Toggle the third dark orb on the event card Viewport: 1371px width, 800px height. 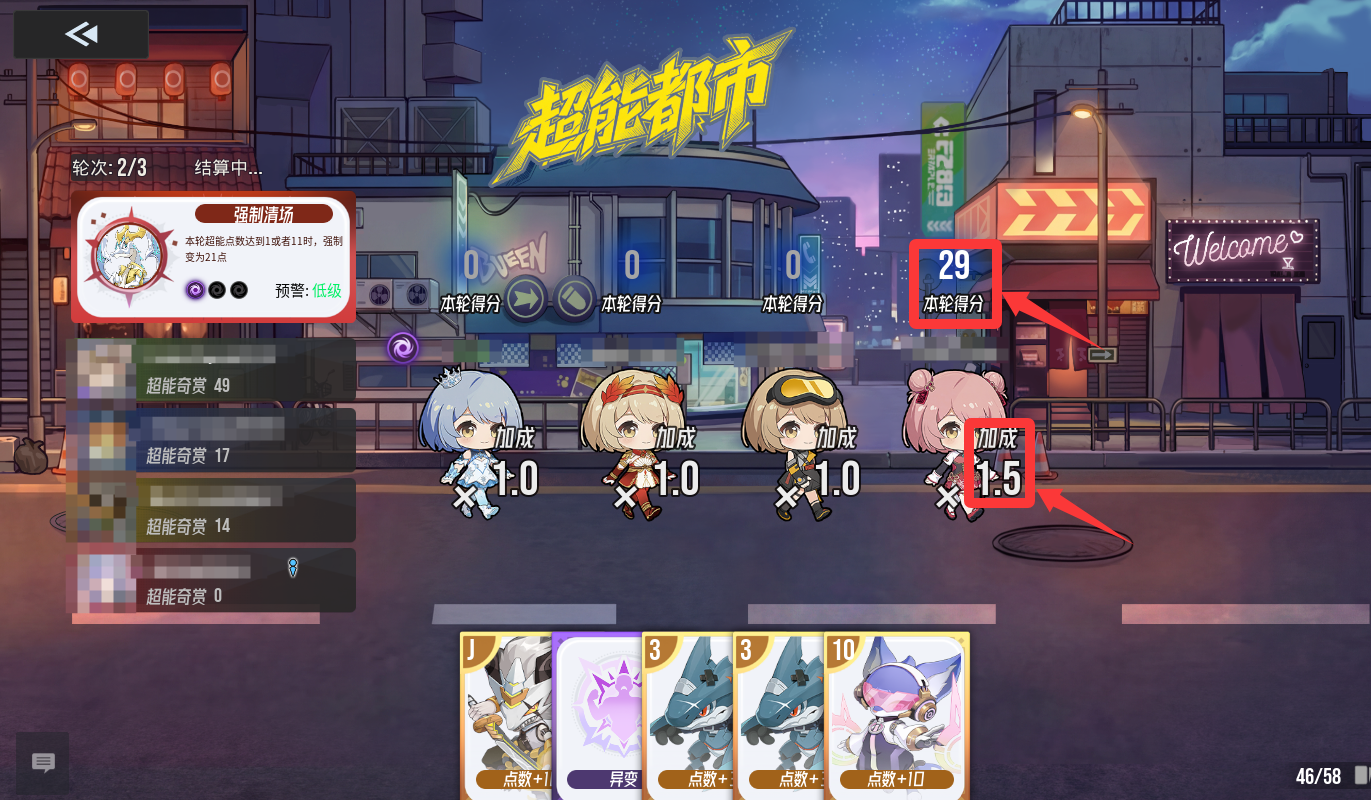238,290
